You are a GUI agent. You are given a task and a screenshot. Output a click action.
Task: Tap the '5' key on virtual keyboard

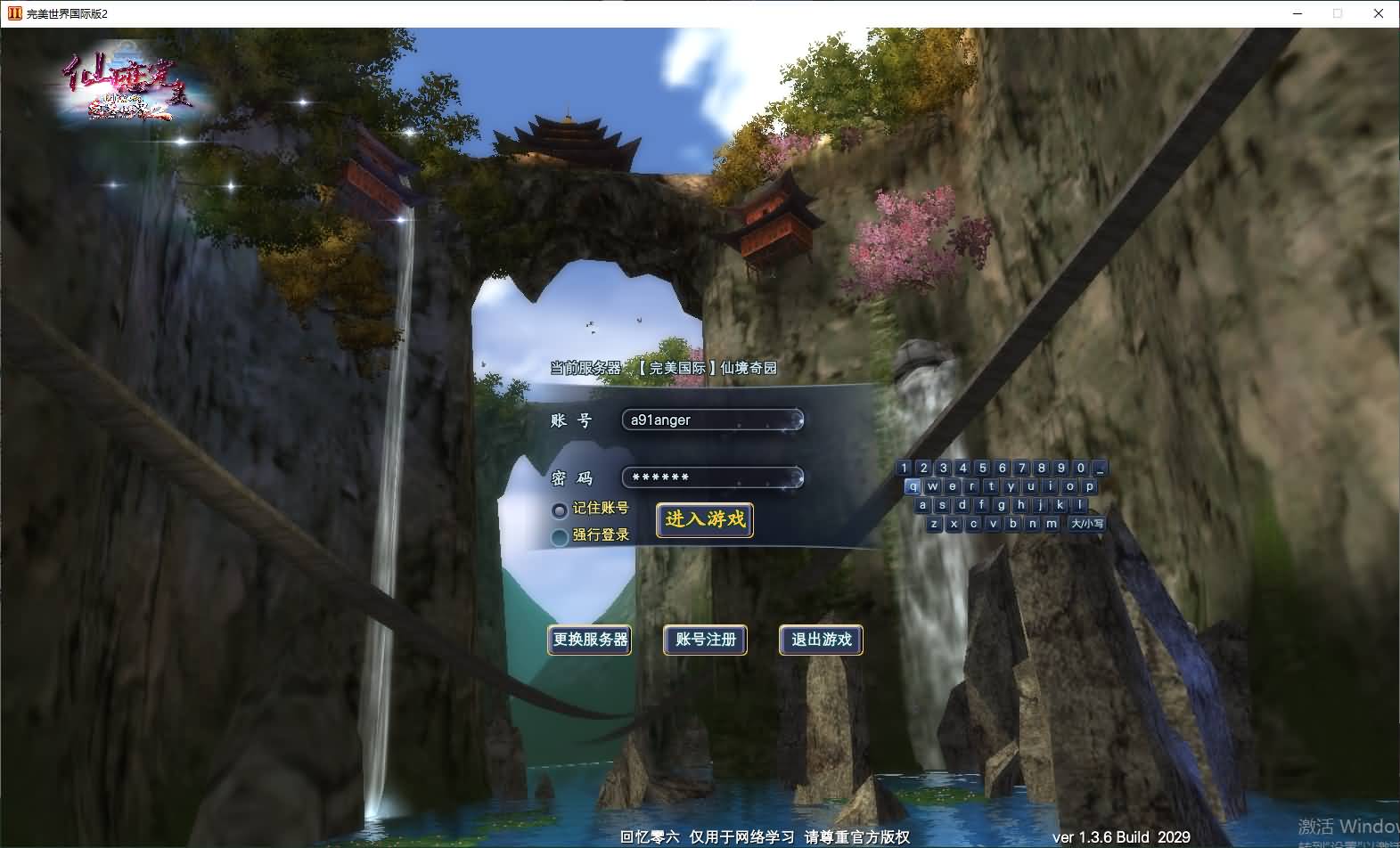982,468
